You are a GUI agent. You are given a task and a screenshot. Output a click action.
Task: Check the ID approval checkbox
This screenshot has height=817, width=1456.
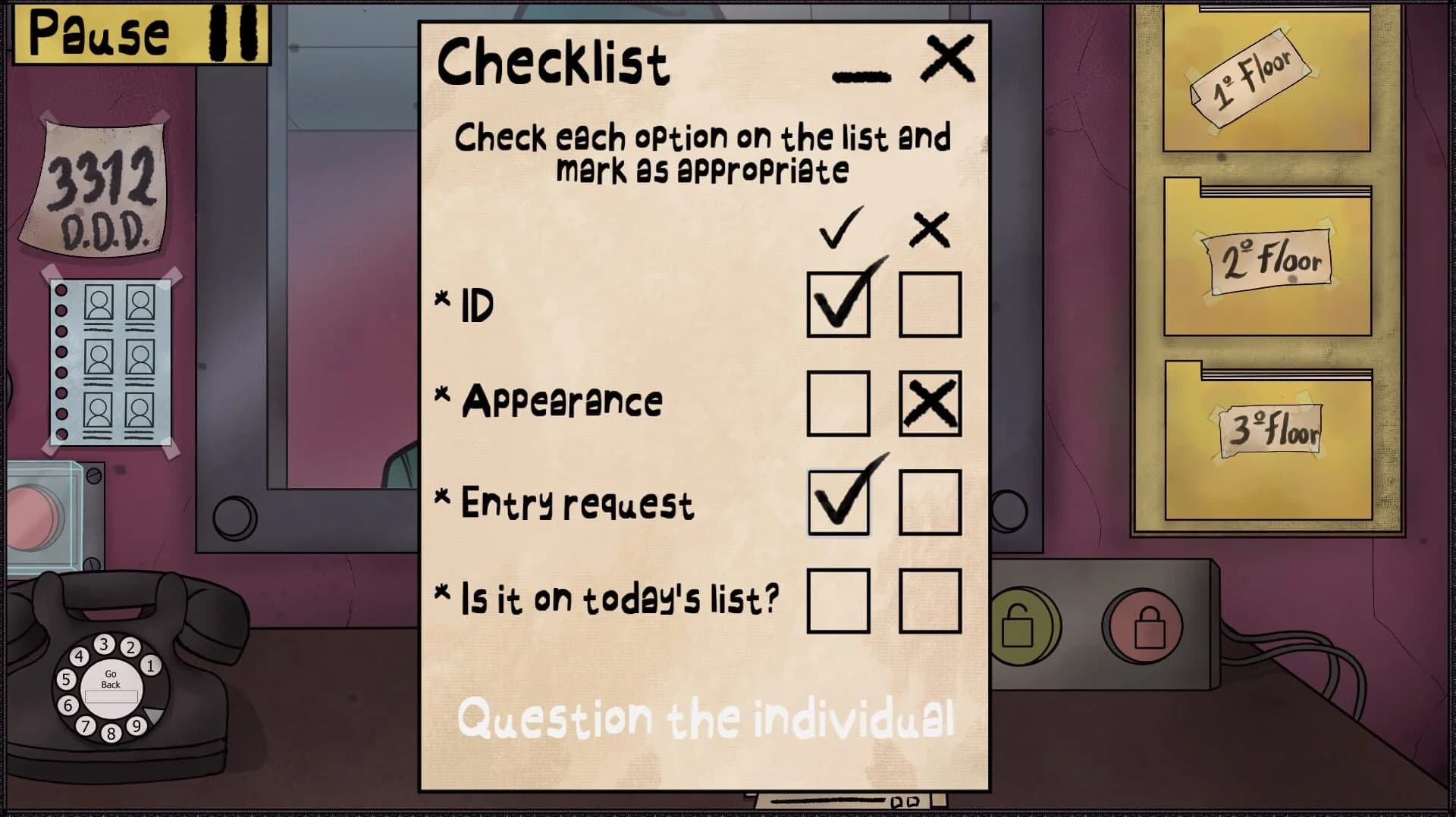click(838, 305)
